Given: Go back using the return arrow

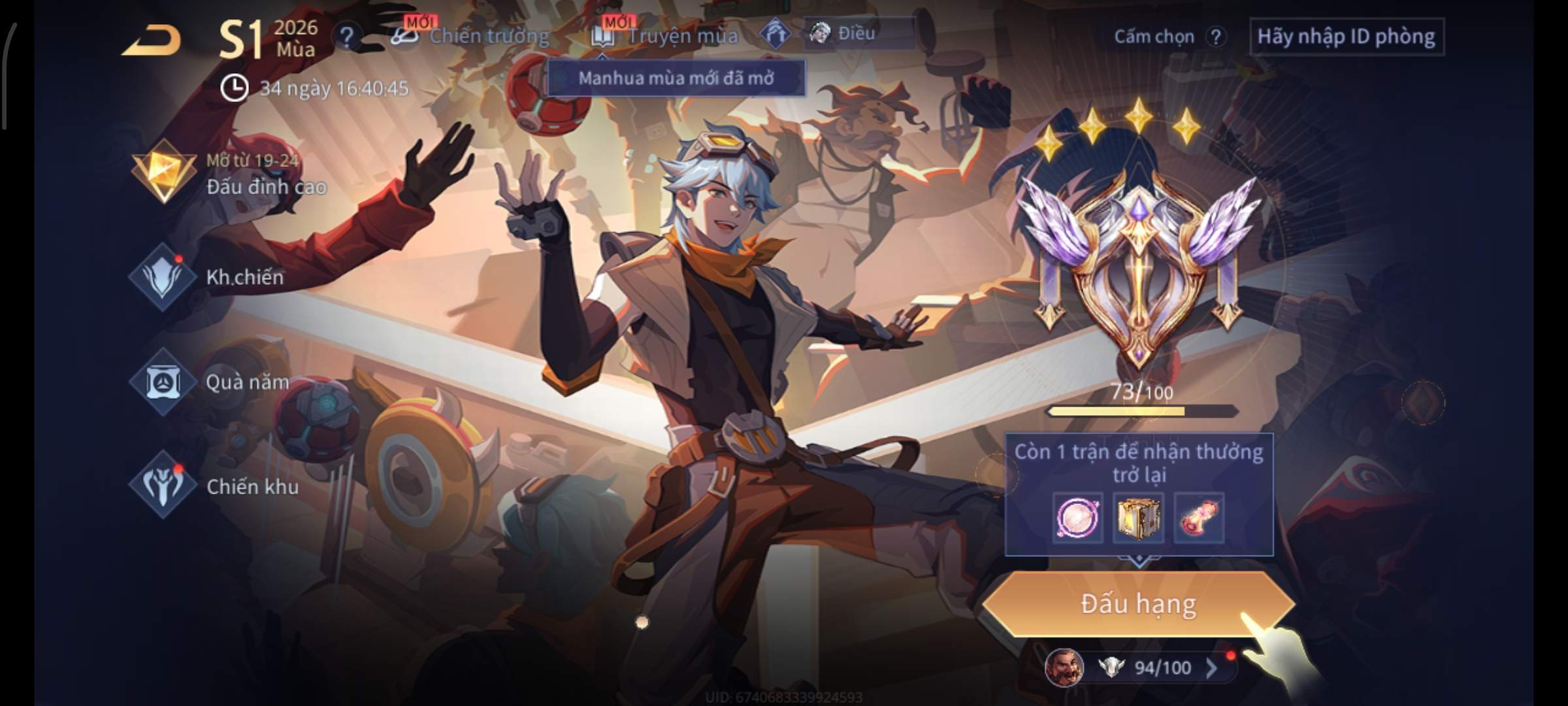Looking at the screenshot, I should coord(152,41).
